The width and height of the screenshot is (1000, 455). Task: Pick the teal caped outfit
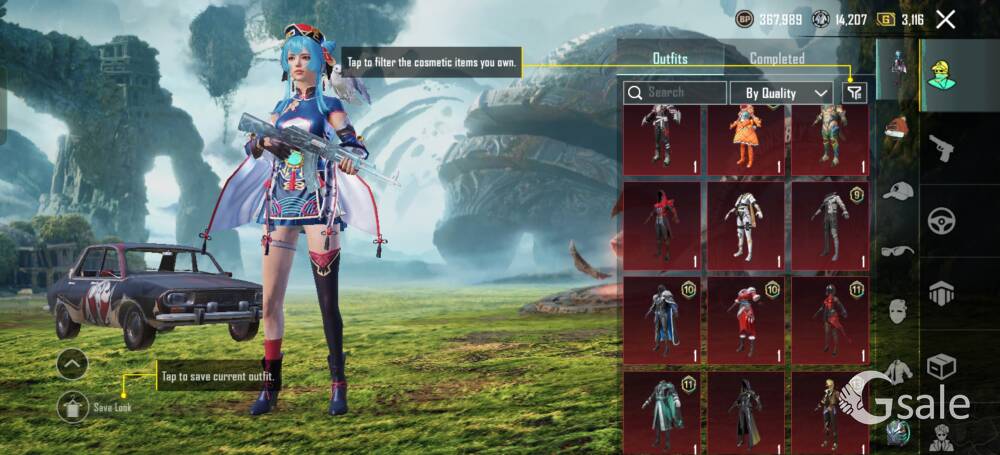click(661, 410)
